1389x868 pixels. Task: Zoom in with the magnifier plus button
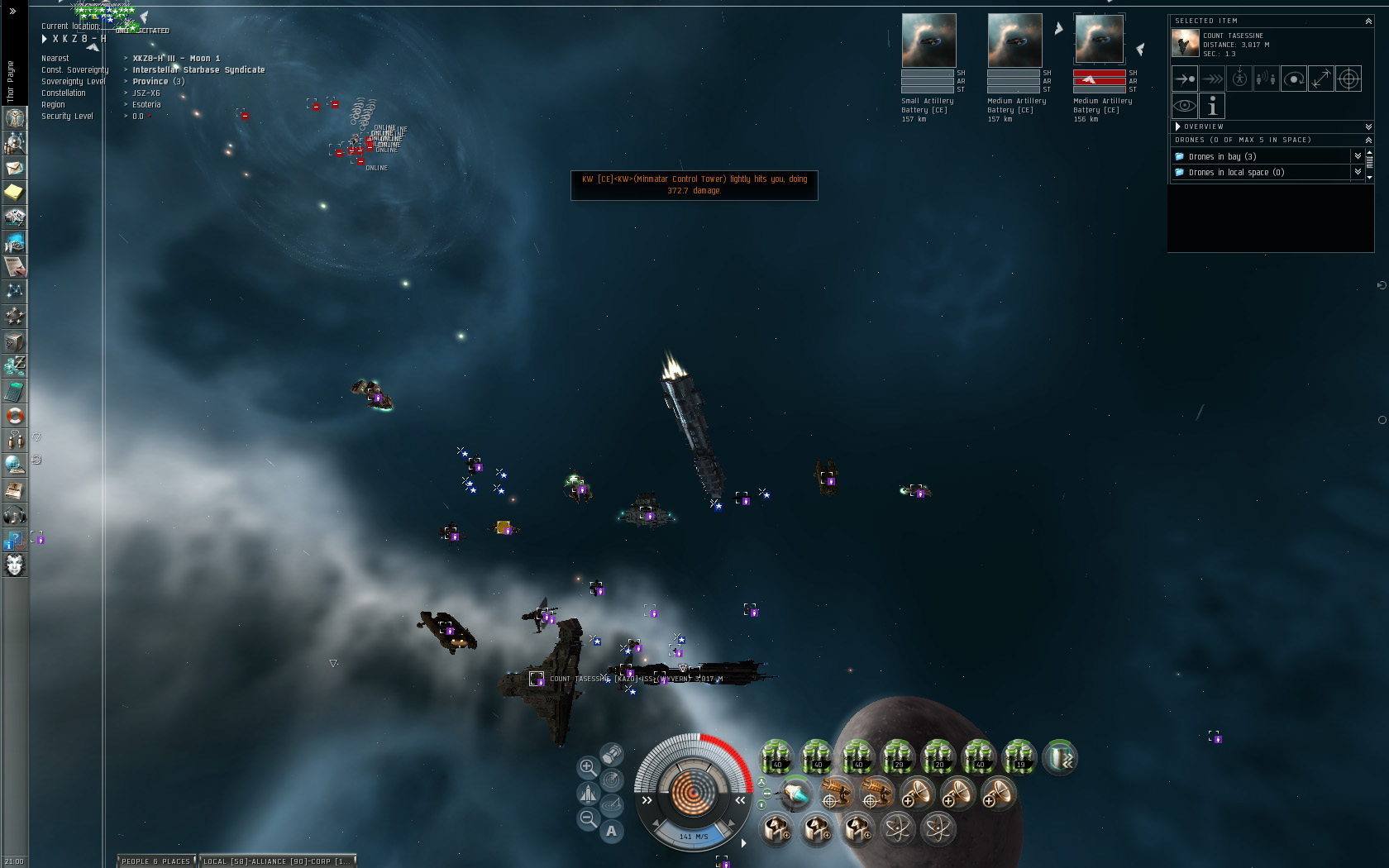click(x=587, y=767)
